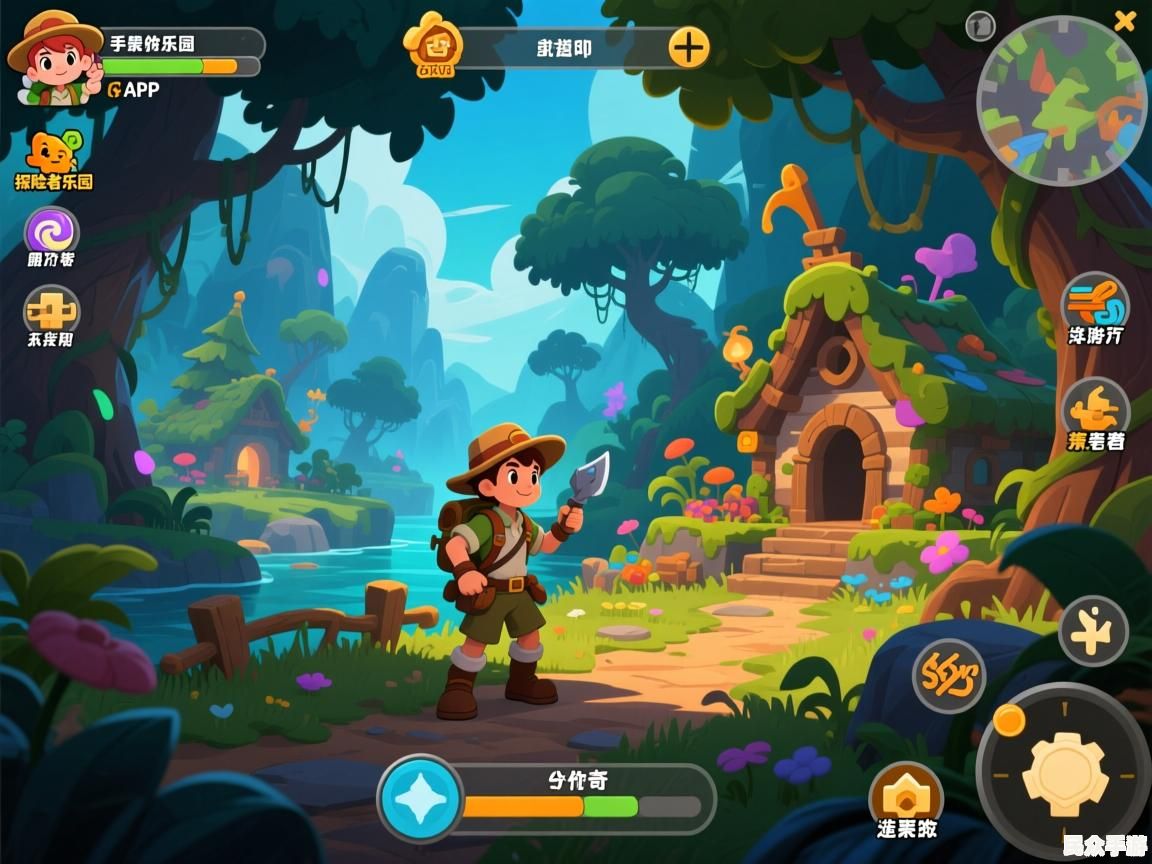Tap the large gear joystick button
1152x864 pixels.
[1064, 768]
